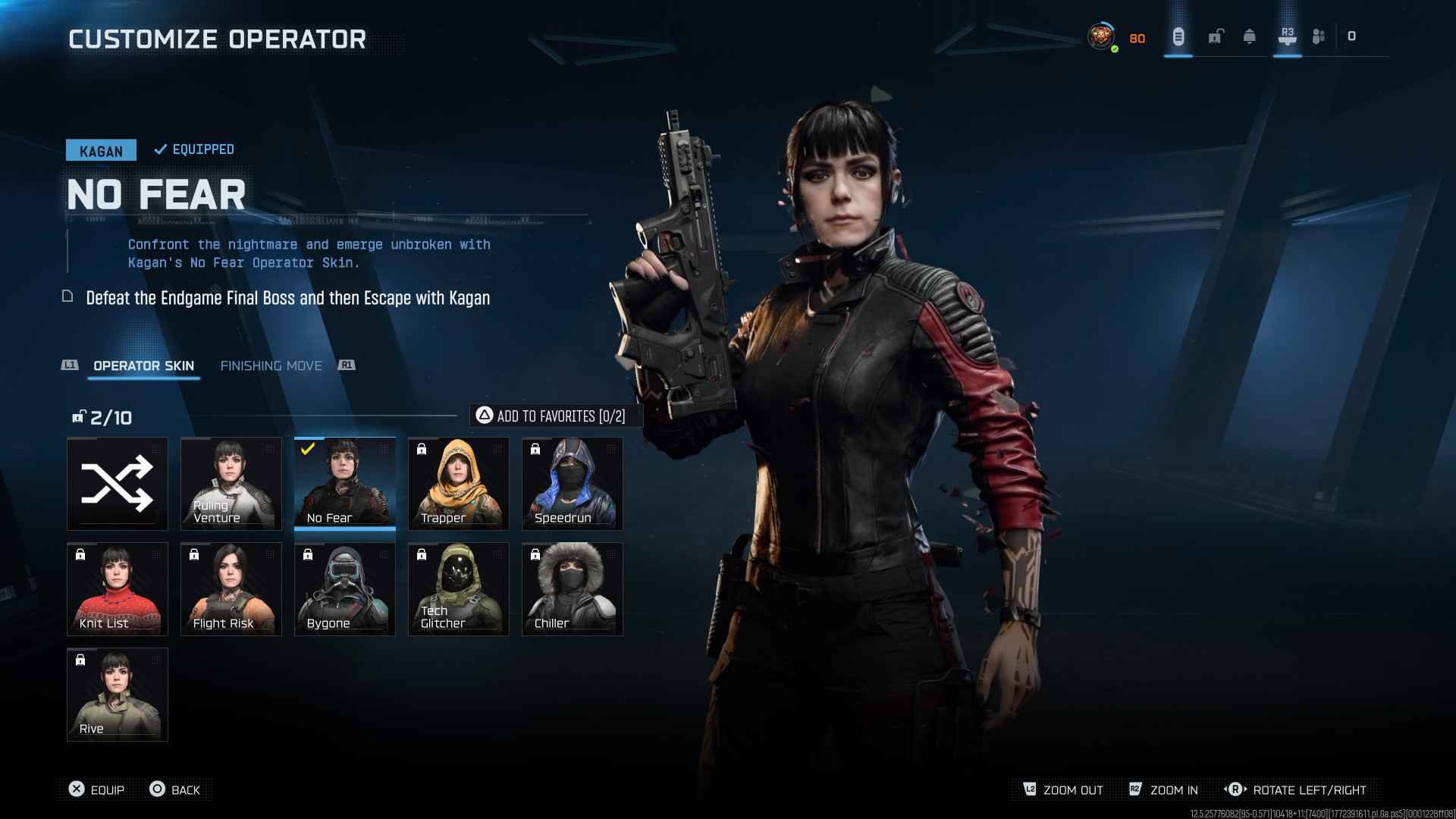This screenshot has height=819, width=1456.
Task: Select the Ruling Venture skin
Action: [231, 484]
